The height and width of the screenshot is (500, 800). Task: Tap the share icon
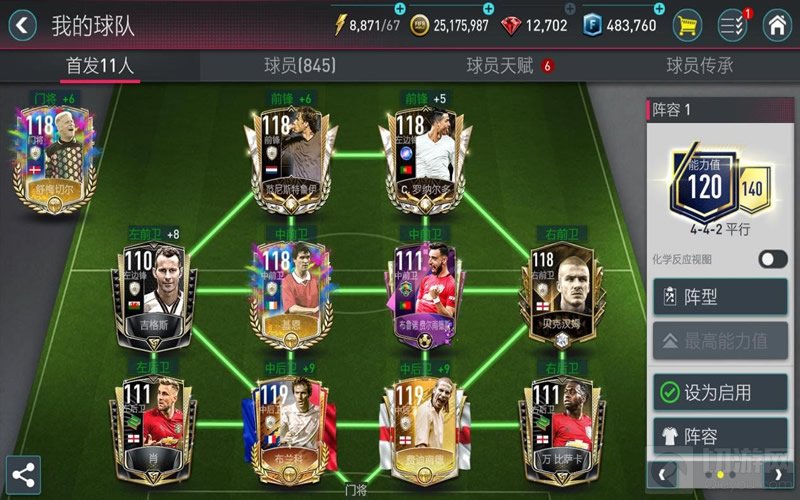[x=23, y=474]
